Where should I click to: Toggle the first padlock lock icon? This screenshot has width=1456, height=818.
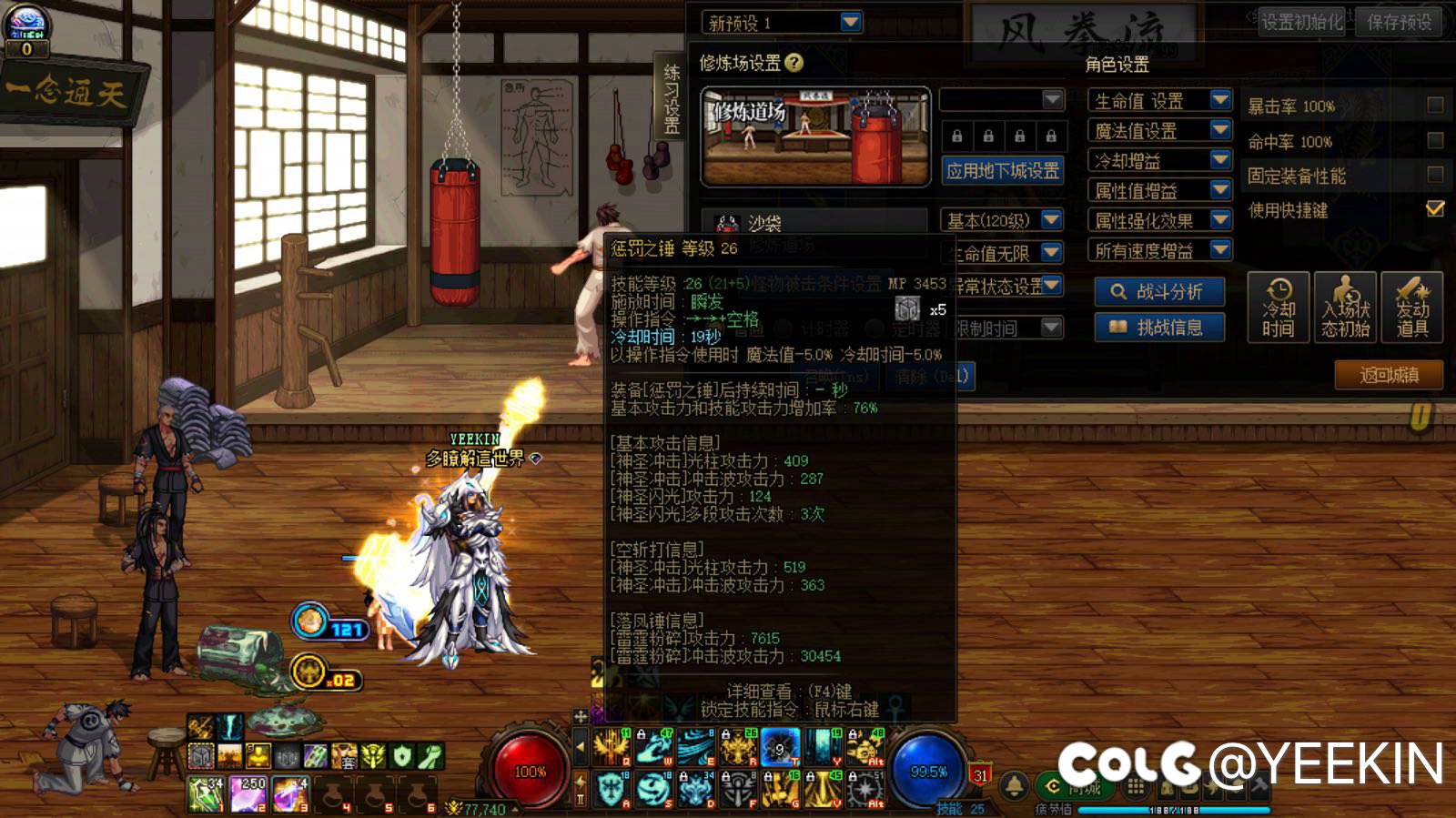956,136
